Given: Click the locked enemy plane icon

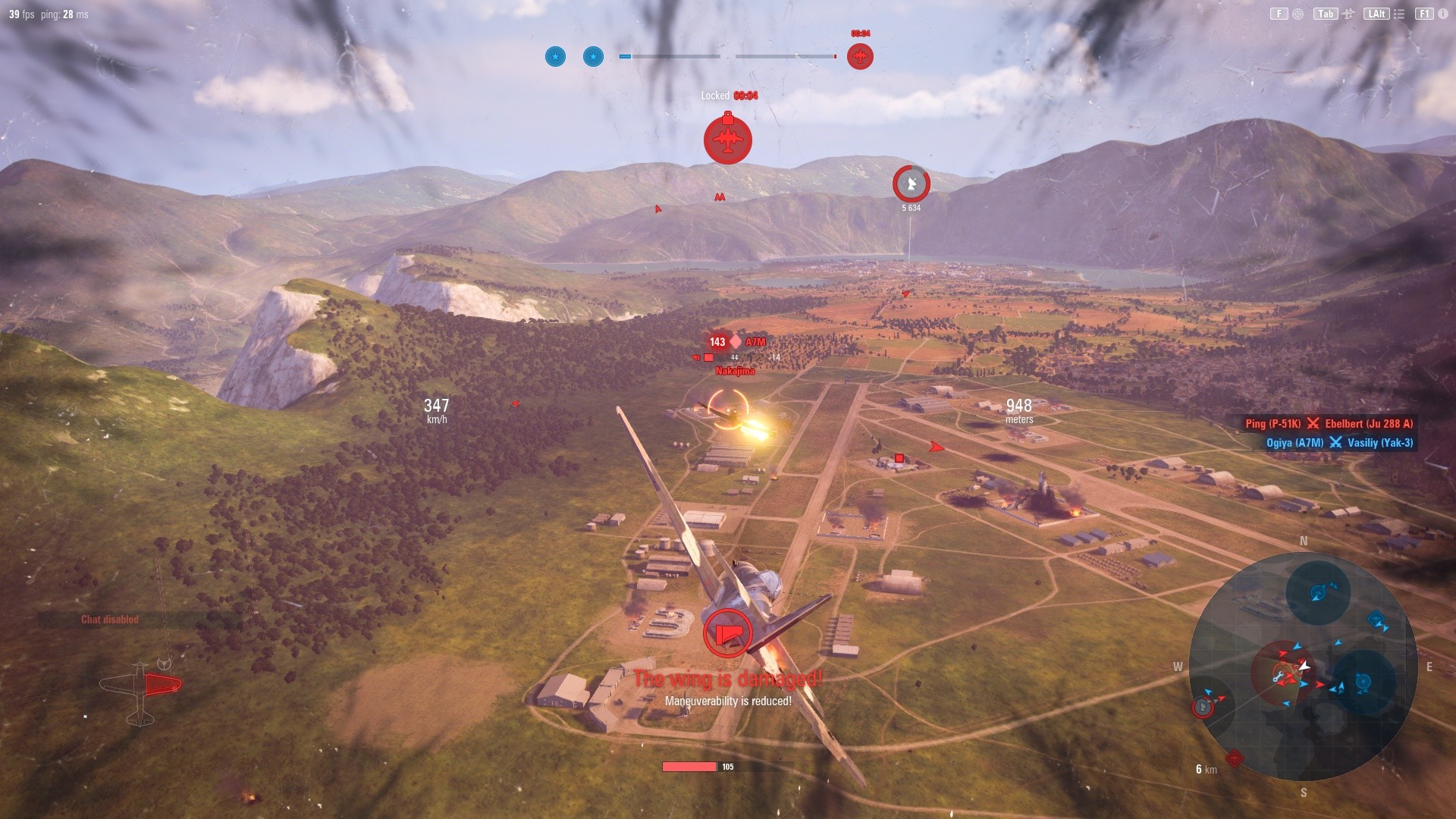Looking at the screenshot, I should click(727, 140).
